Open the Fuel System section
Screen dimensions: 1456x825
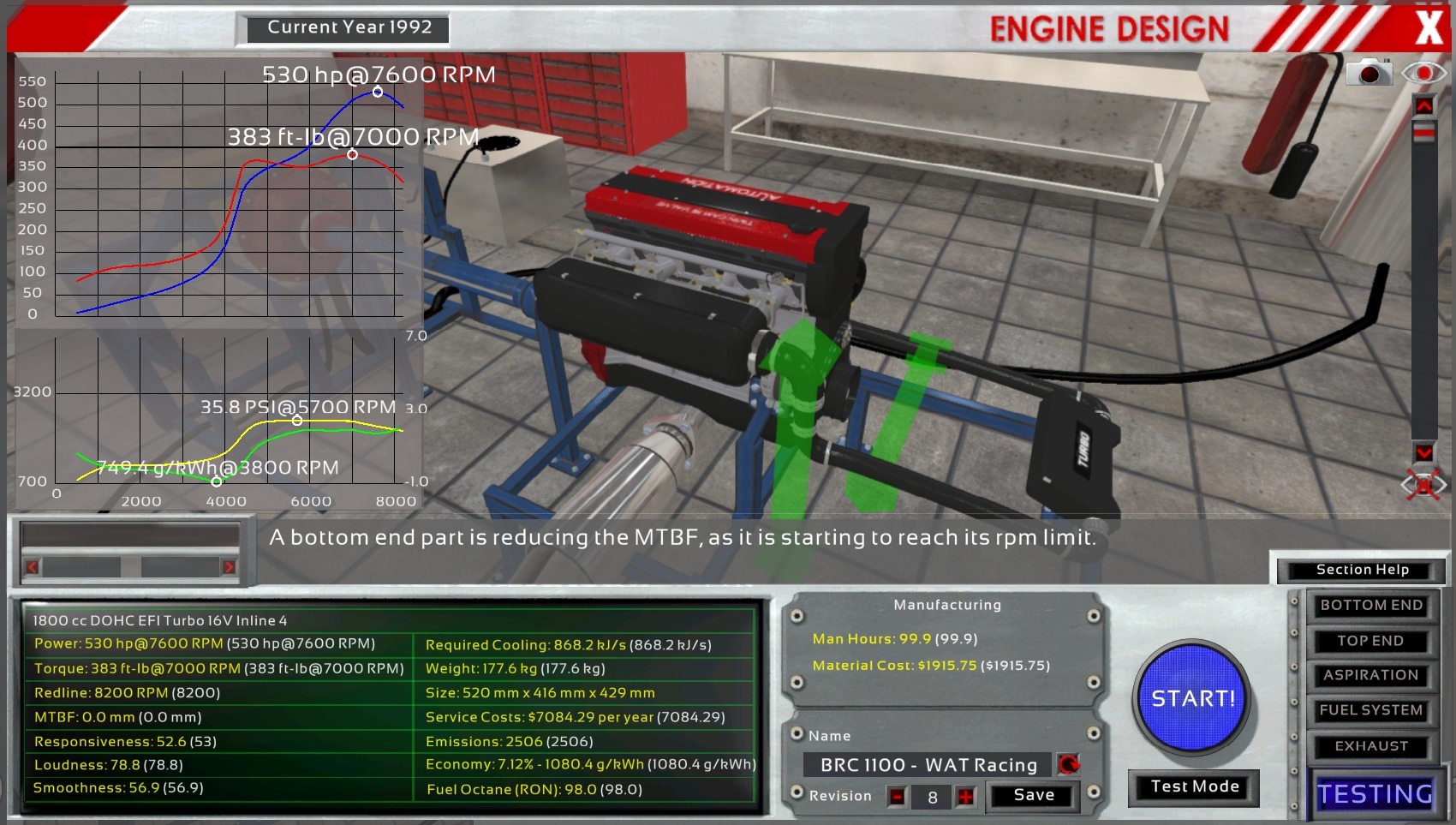point(1370,711)
